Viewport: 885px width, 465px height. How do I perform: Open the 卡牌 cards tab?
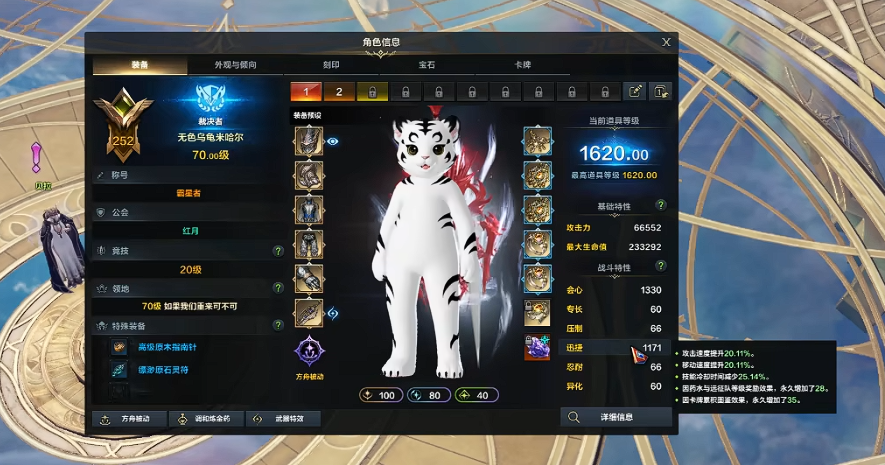tap(522, 65)
